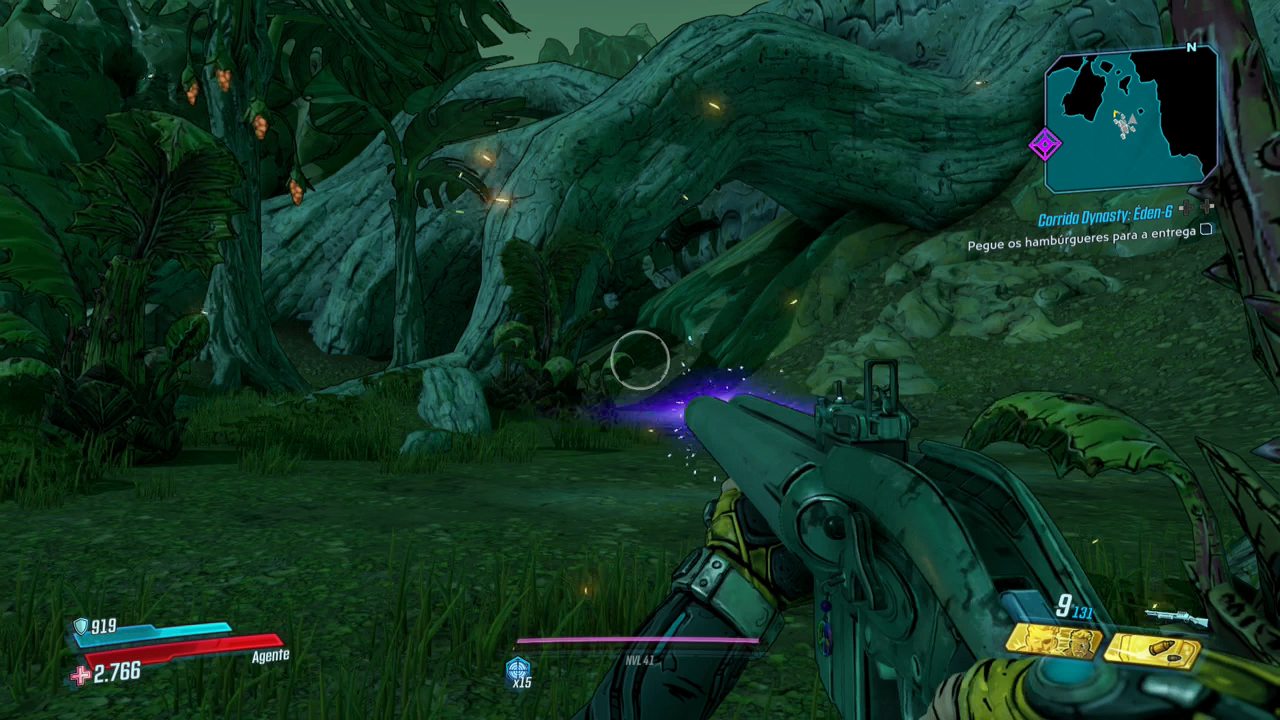The width and height of the screenshot is (1280, 720).
Task: Select the grenade icon showing x15
Action: point(519,669)
